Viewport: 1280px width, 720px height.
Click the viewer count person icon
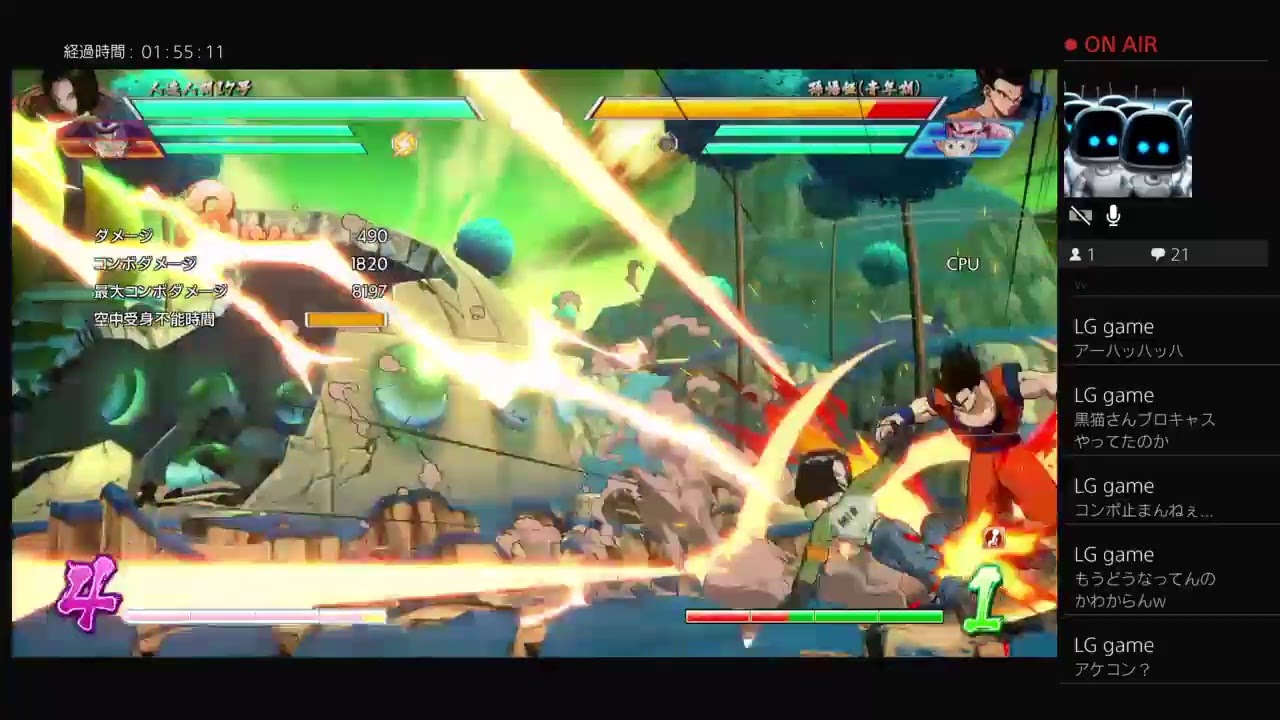click(1074, 254)
